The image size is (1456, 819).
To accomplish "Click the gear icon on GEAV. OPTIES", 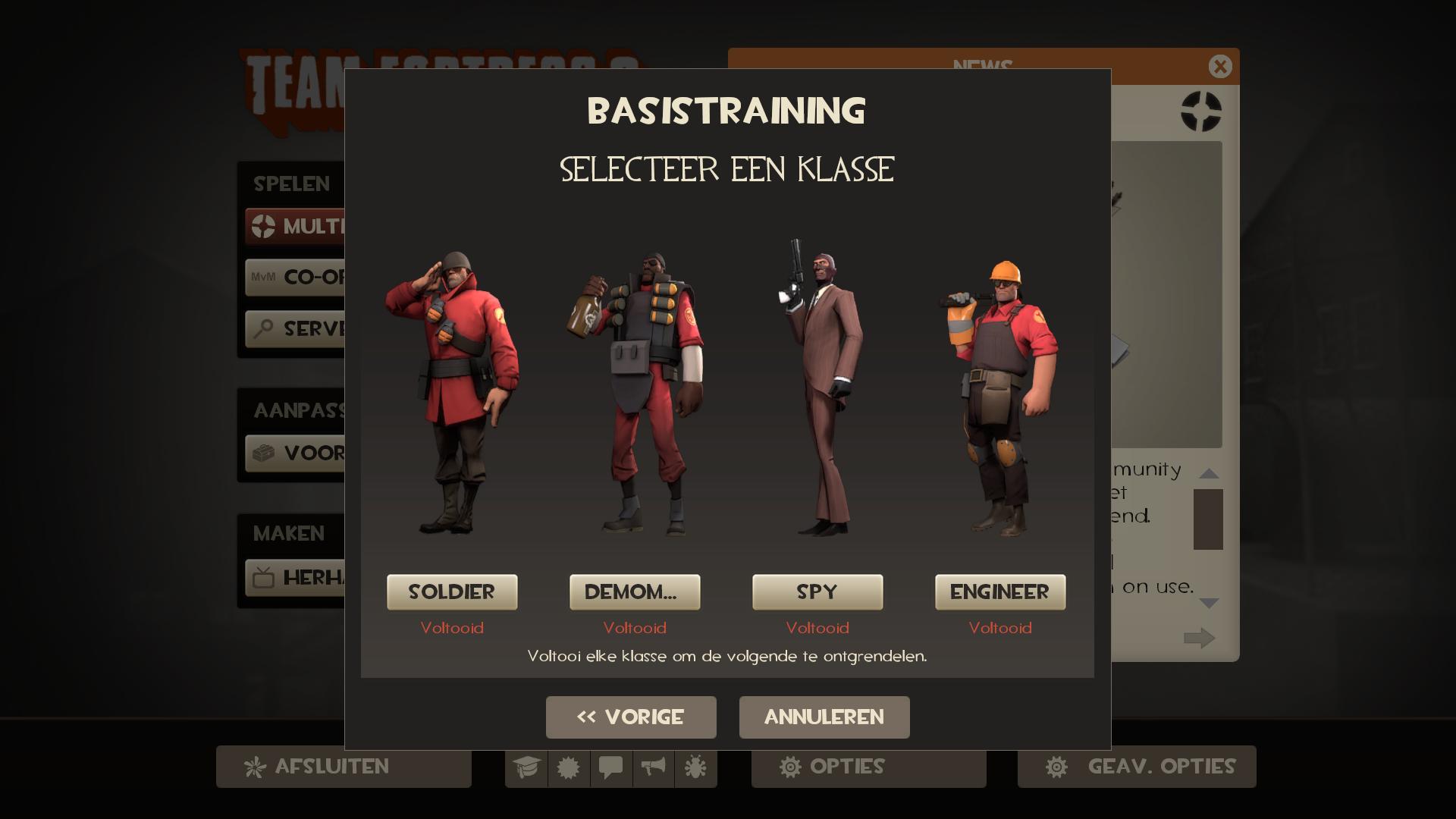I will (1058, 767).
